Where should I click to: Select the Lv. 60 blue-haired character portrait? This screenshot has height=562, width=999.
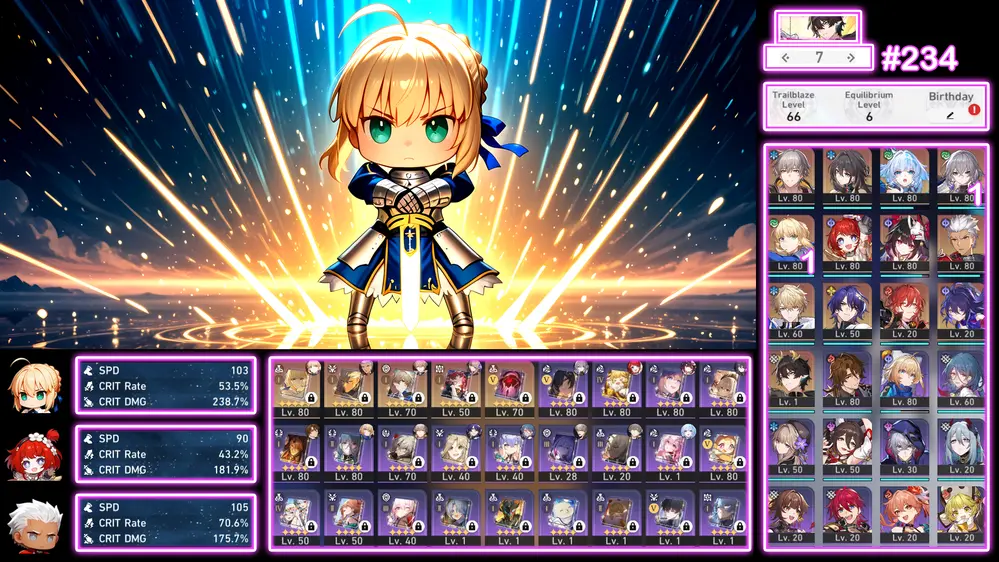[x=961, y=377]
